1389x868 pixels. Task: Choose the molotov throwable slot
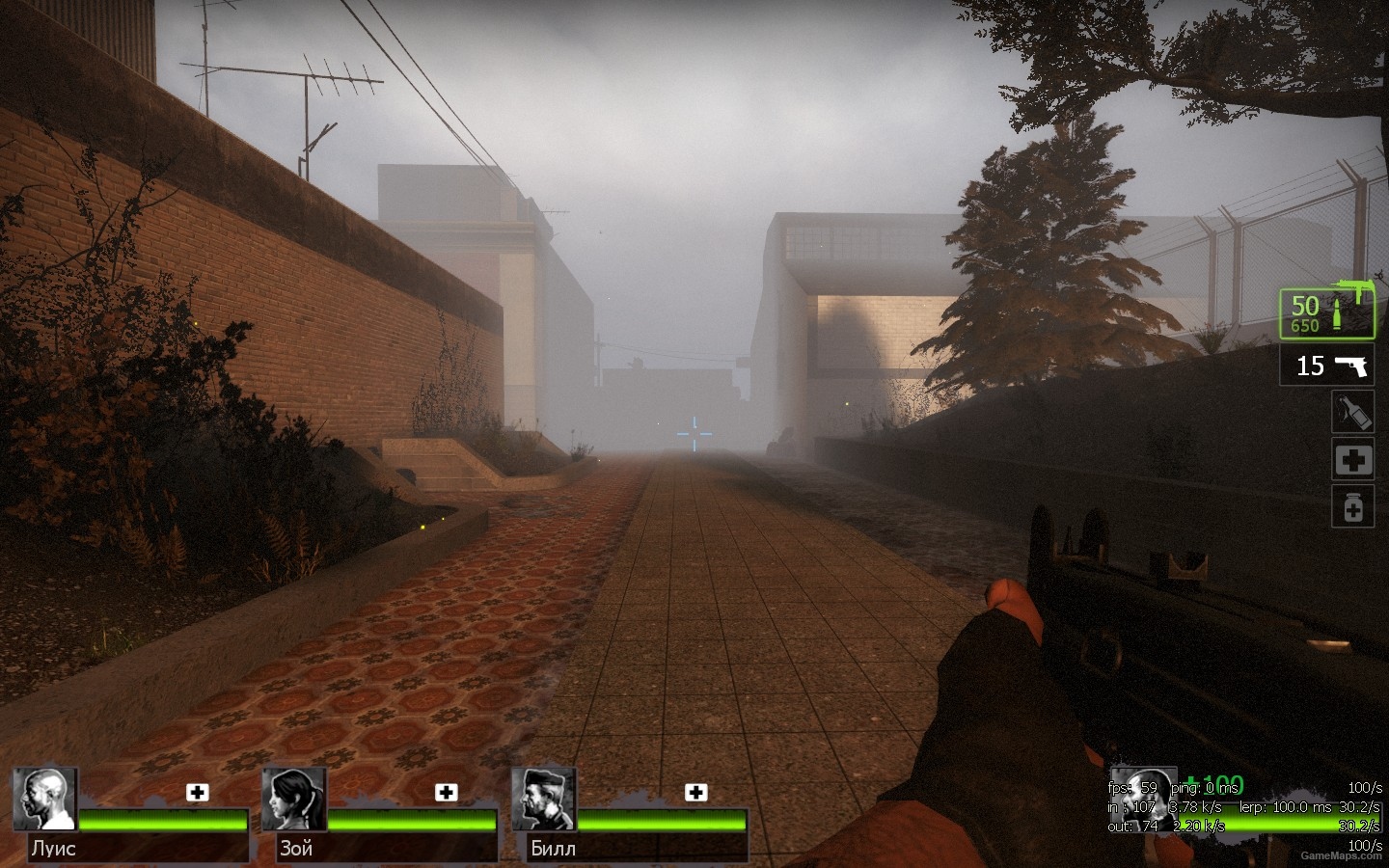tap(1352, 412)
